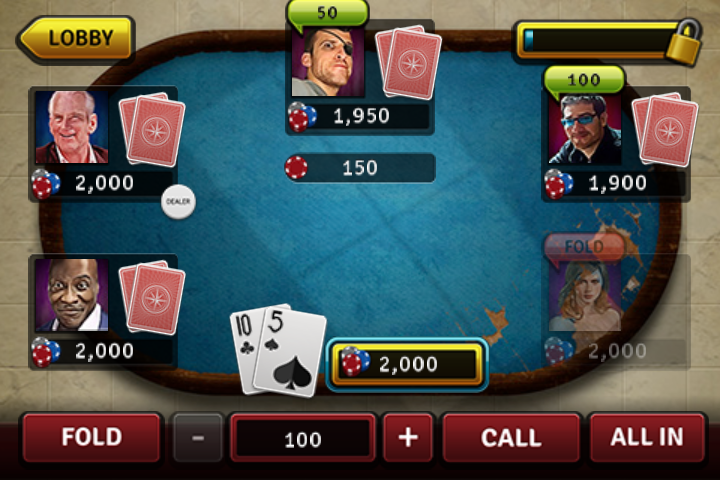720x480 pixels.
Task: Return to the Lobby
Action: tap(77, 40)
